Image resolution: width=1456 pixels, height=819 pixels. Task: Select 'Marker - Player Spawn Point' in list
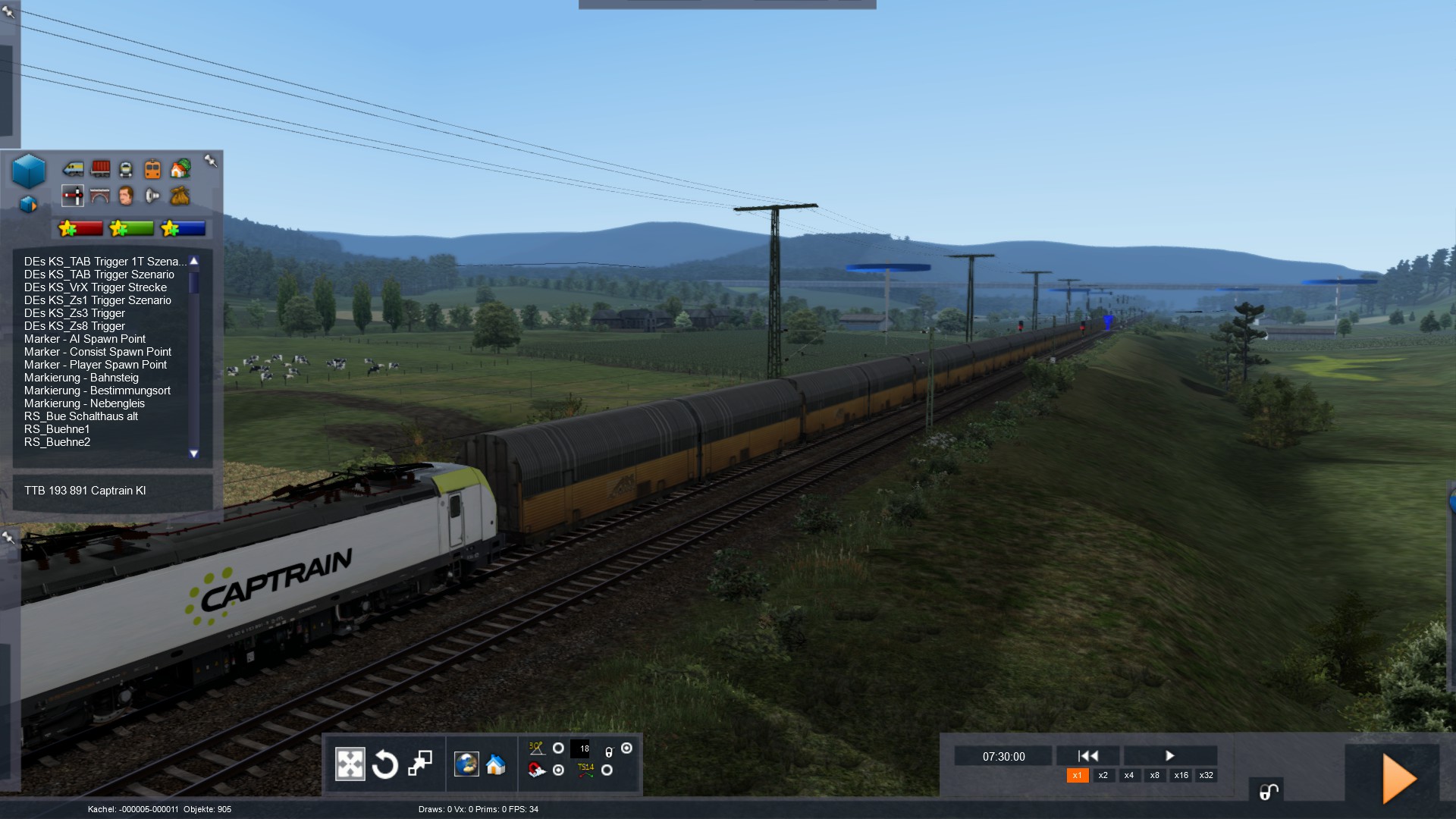click(x=96, y=365)
